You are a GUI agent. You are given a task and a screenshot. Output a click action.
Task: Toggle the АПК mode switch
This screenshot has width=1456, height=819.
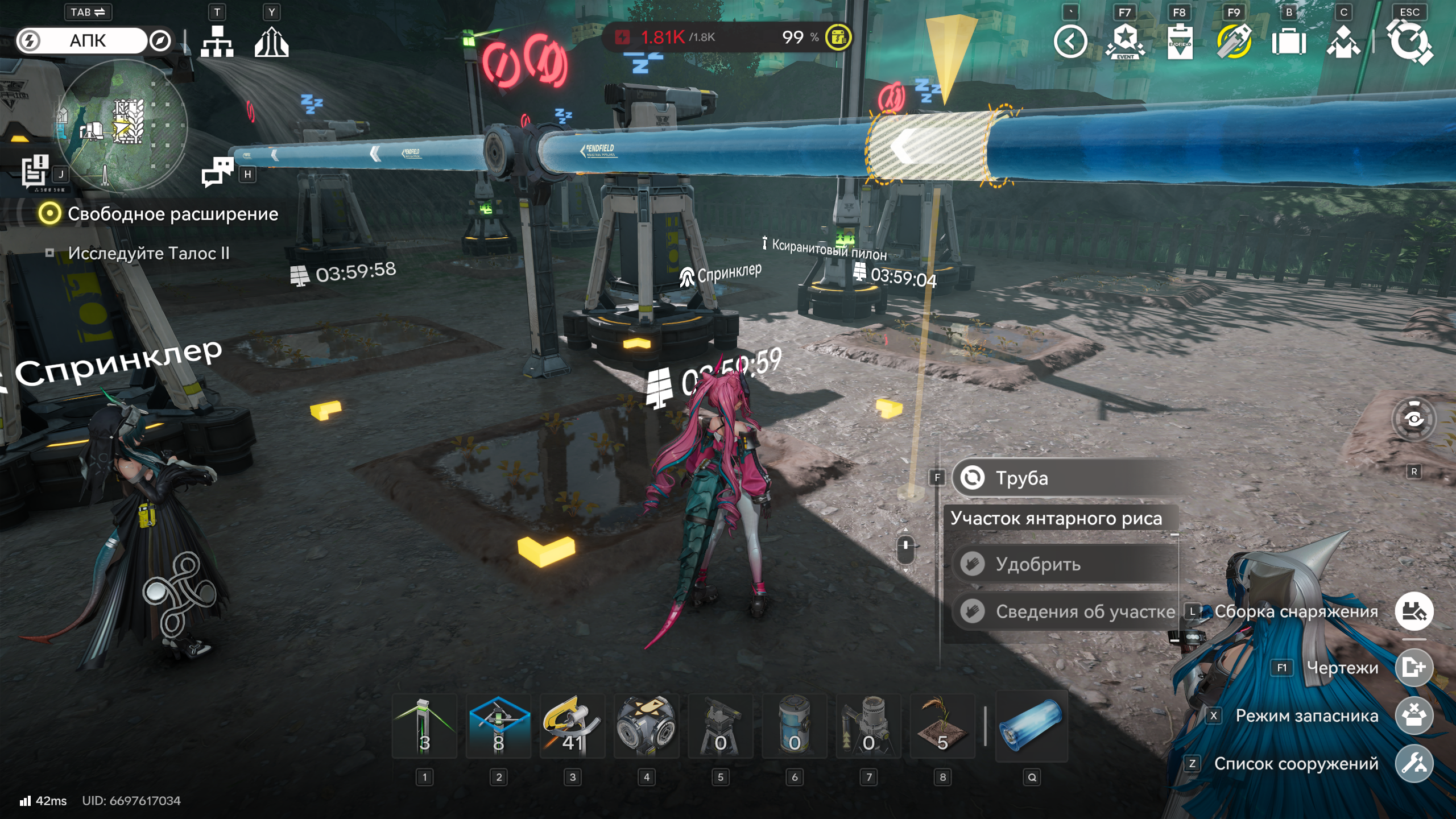click(x=88, y=41)
